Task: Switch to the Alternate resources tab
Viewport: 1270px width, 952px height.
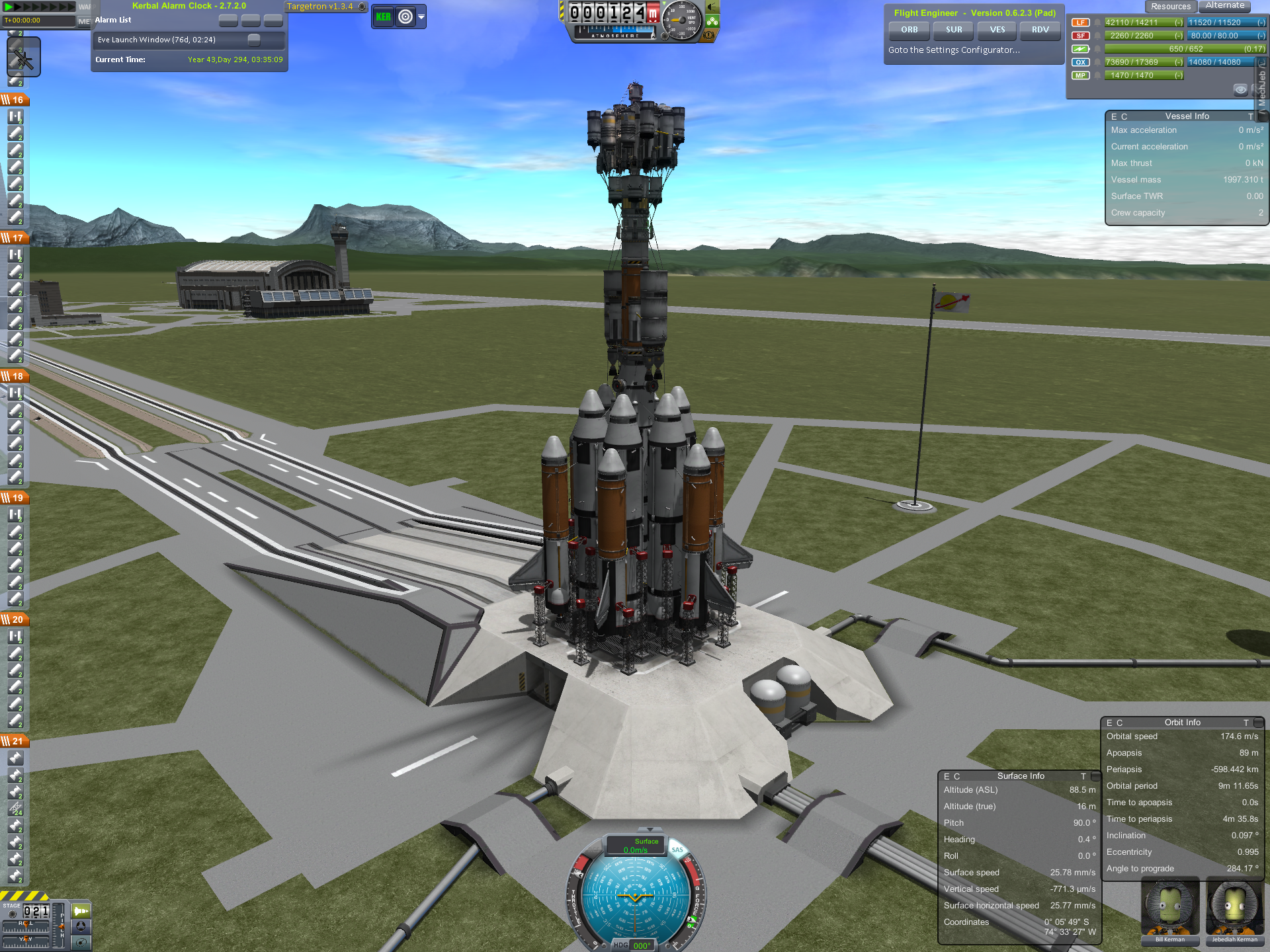Action: [1224, 6]
